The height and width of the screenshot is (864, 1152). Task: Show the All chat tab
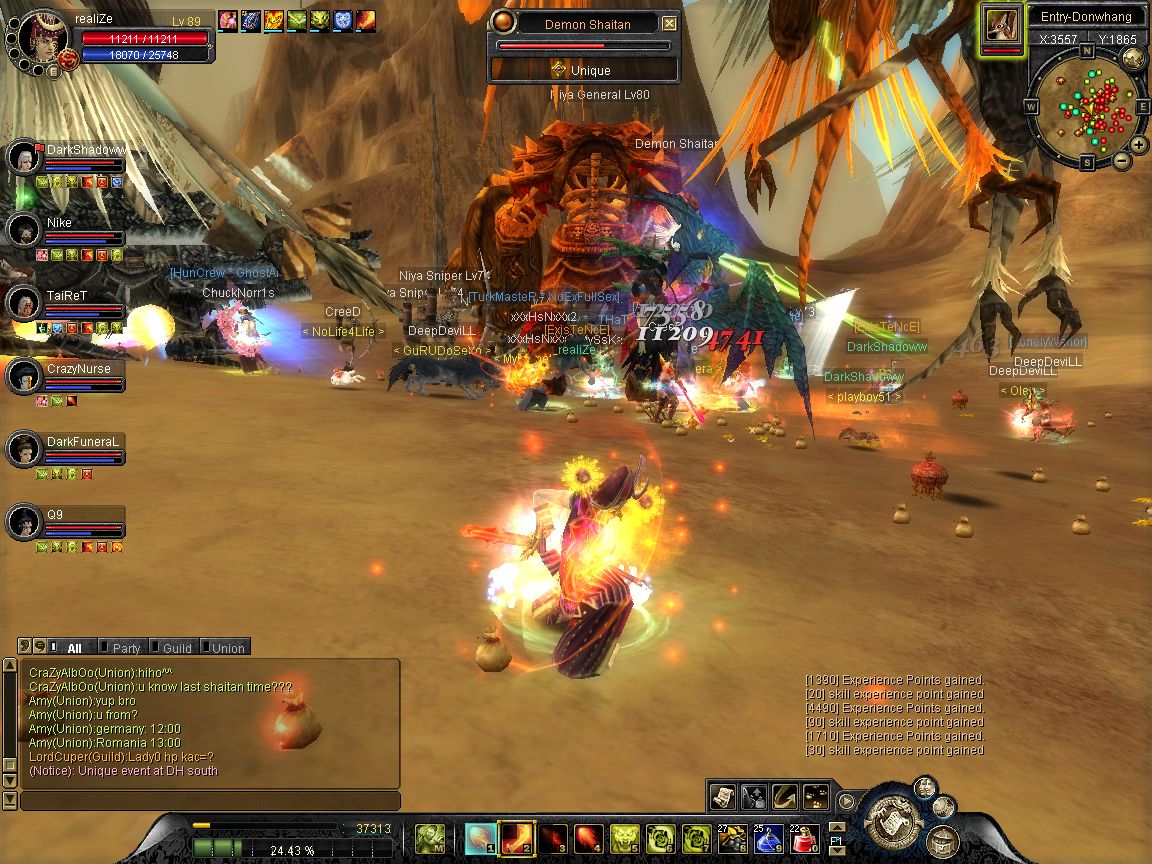tap(71, 648)
